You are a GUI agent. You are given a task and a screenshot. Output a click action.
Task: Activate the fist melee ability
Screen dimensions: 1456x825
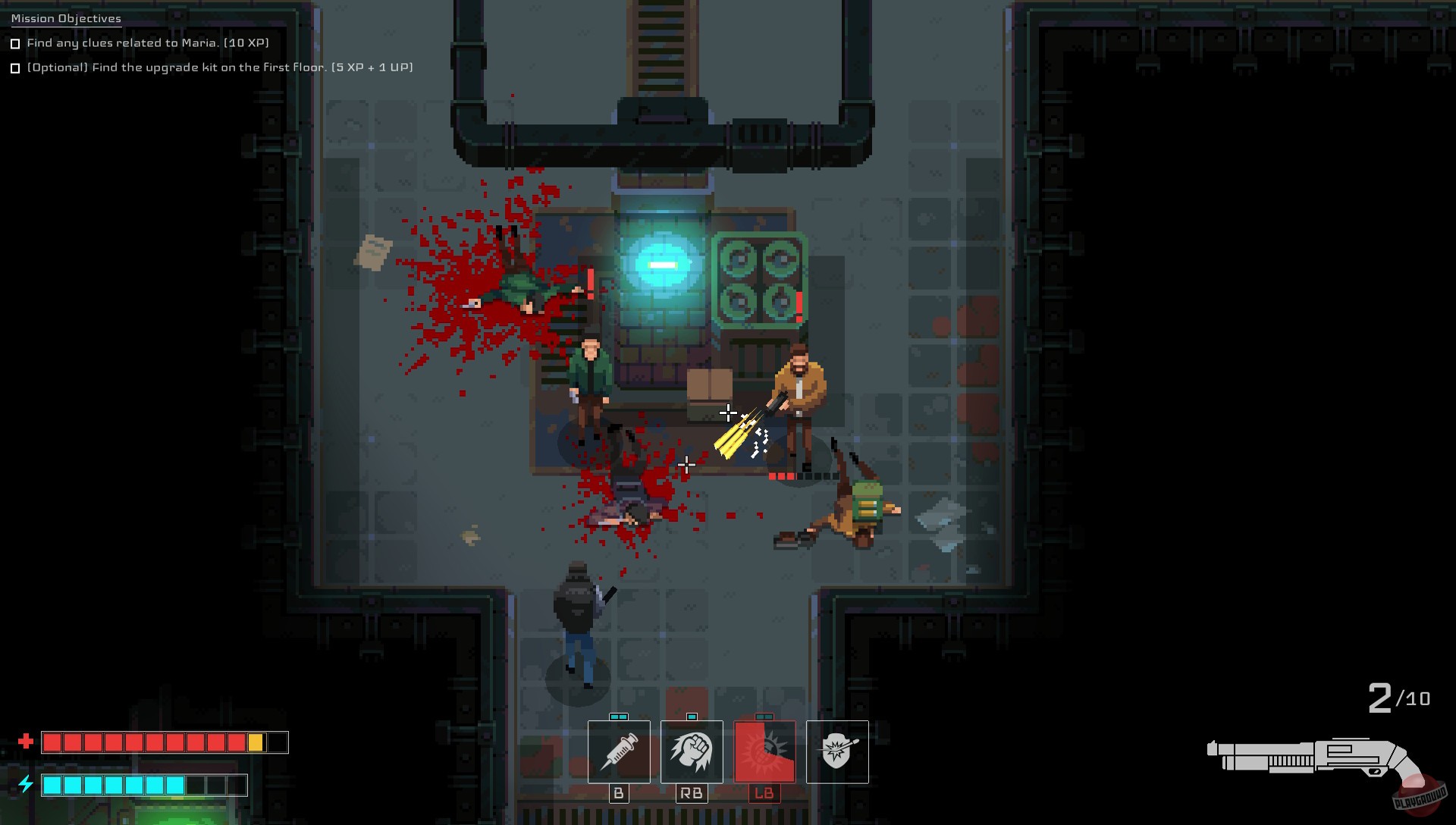coord(692,752)
